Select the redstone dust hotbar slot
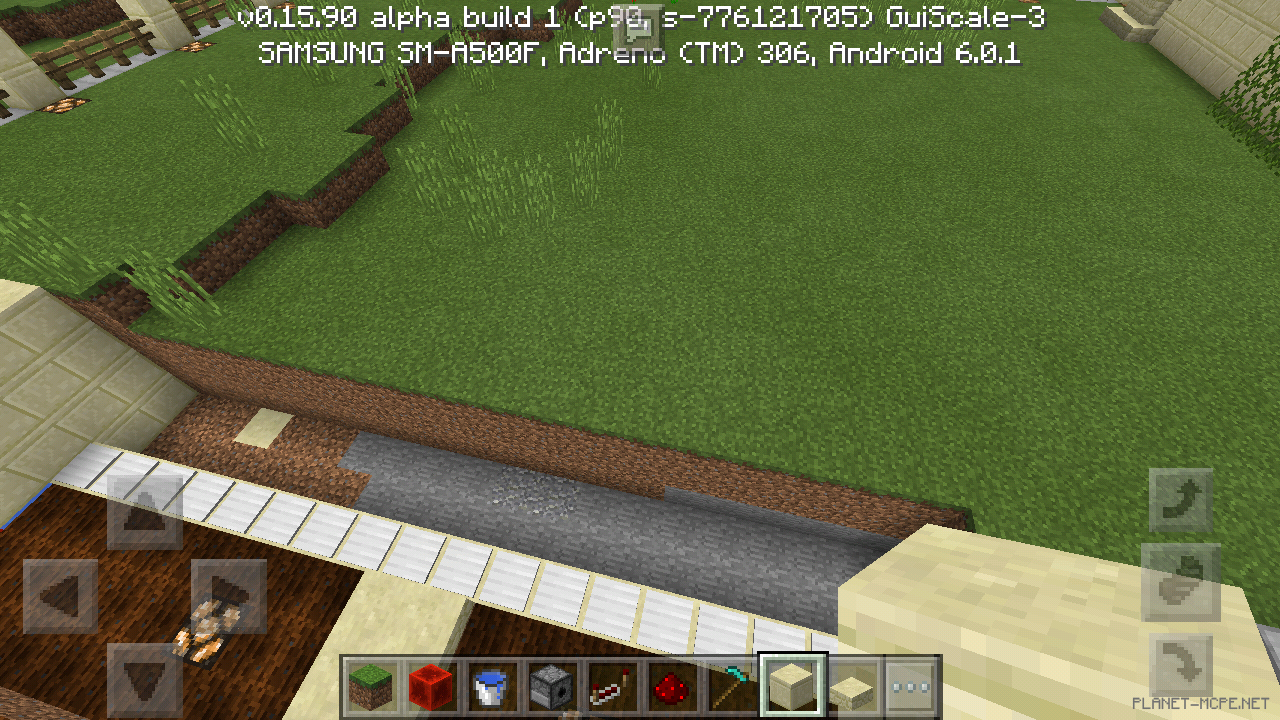Image resolution: width=1280 pixels, height=720 pixels. click(x=672, y=685)
